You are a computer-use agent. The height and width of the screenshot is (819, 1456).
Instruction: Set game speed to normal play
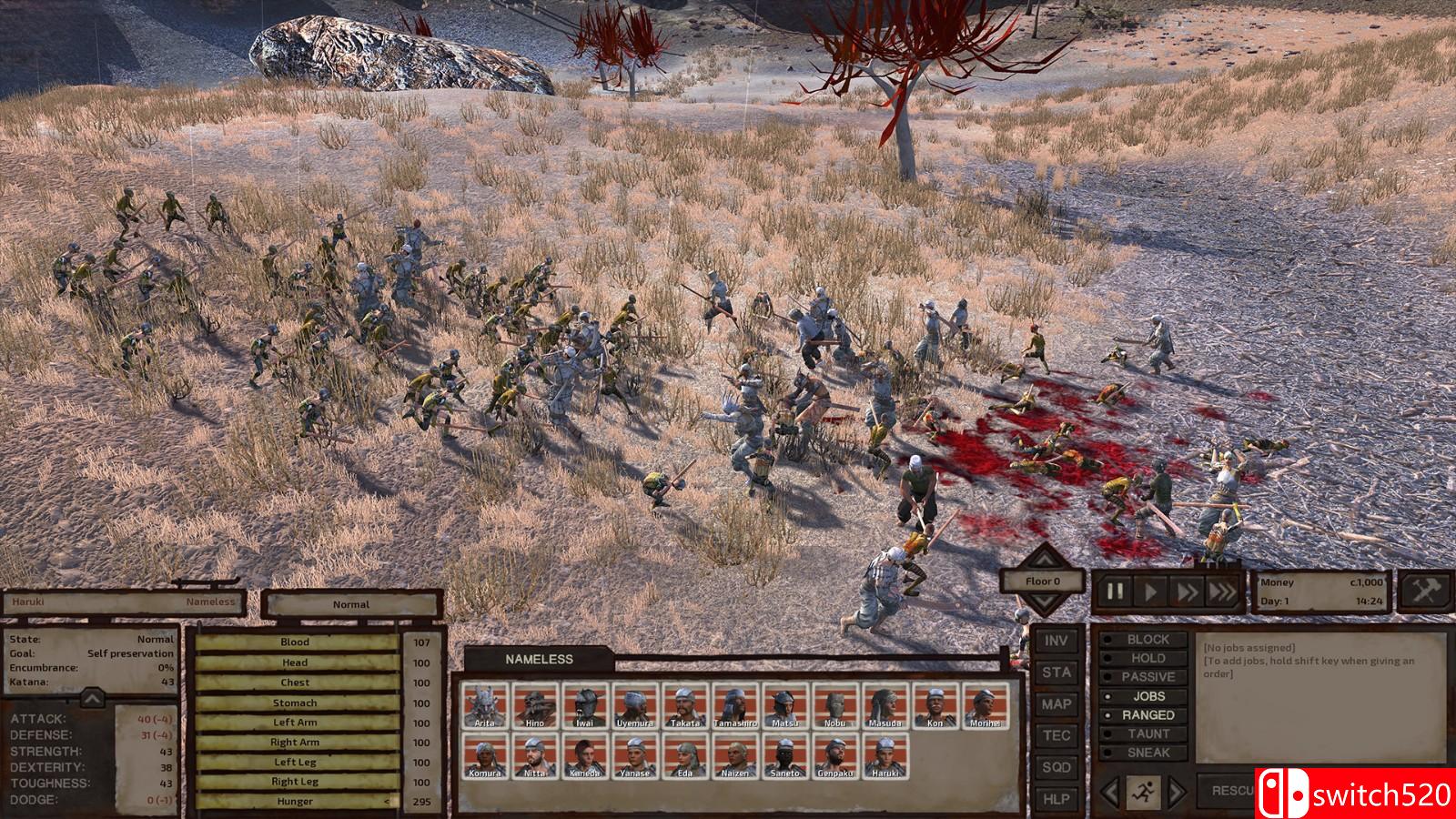tap(1151, 591)
